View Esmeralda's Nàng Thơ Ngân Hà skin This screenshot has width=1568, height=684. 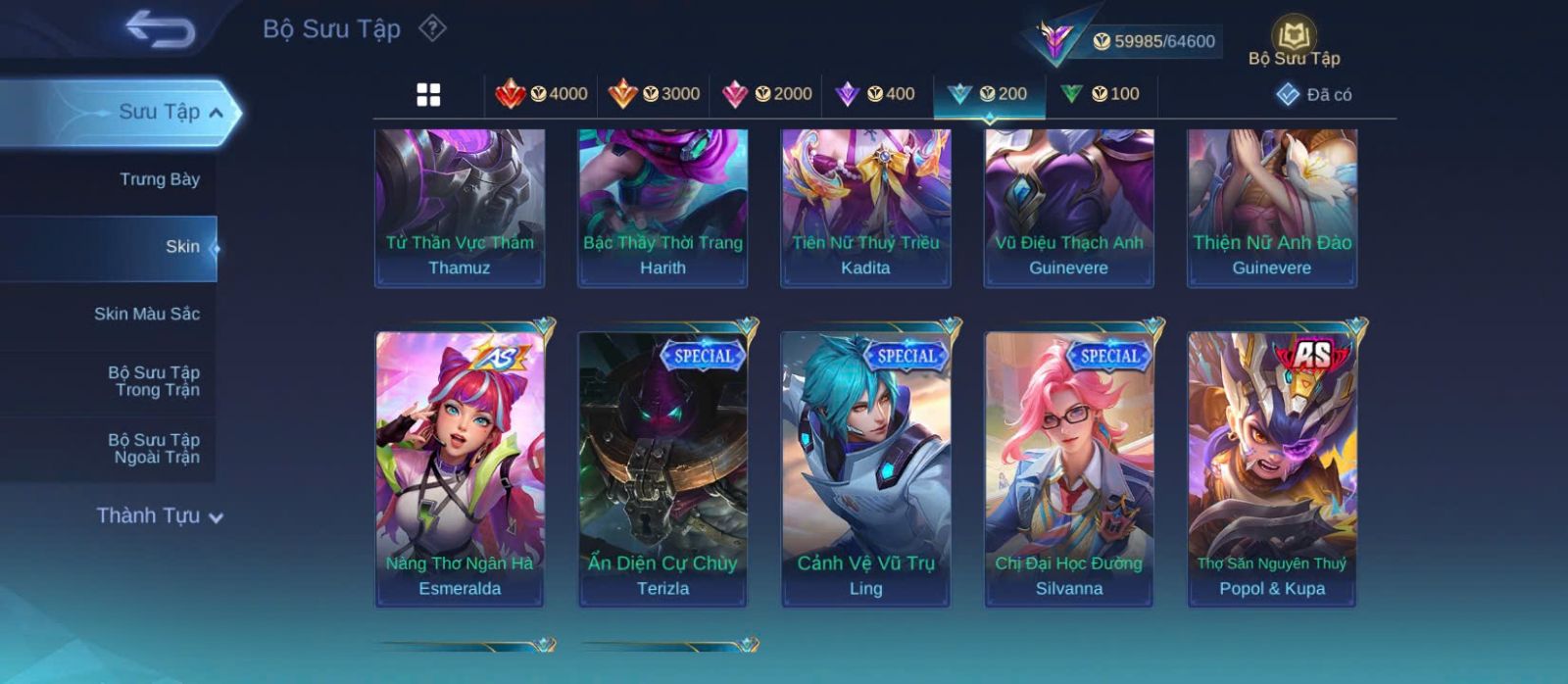[x=460, y=468]
